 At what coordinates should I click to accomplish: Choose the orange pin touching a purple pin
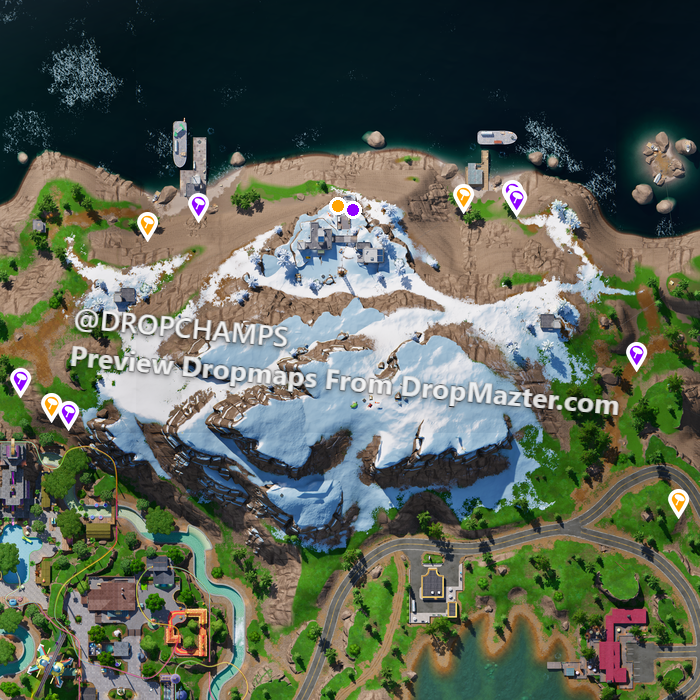pyautogui.click(x=51, y=405)
